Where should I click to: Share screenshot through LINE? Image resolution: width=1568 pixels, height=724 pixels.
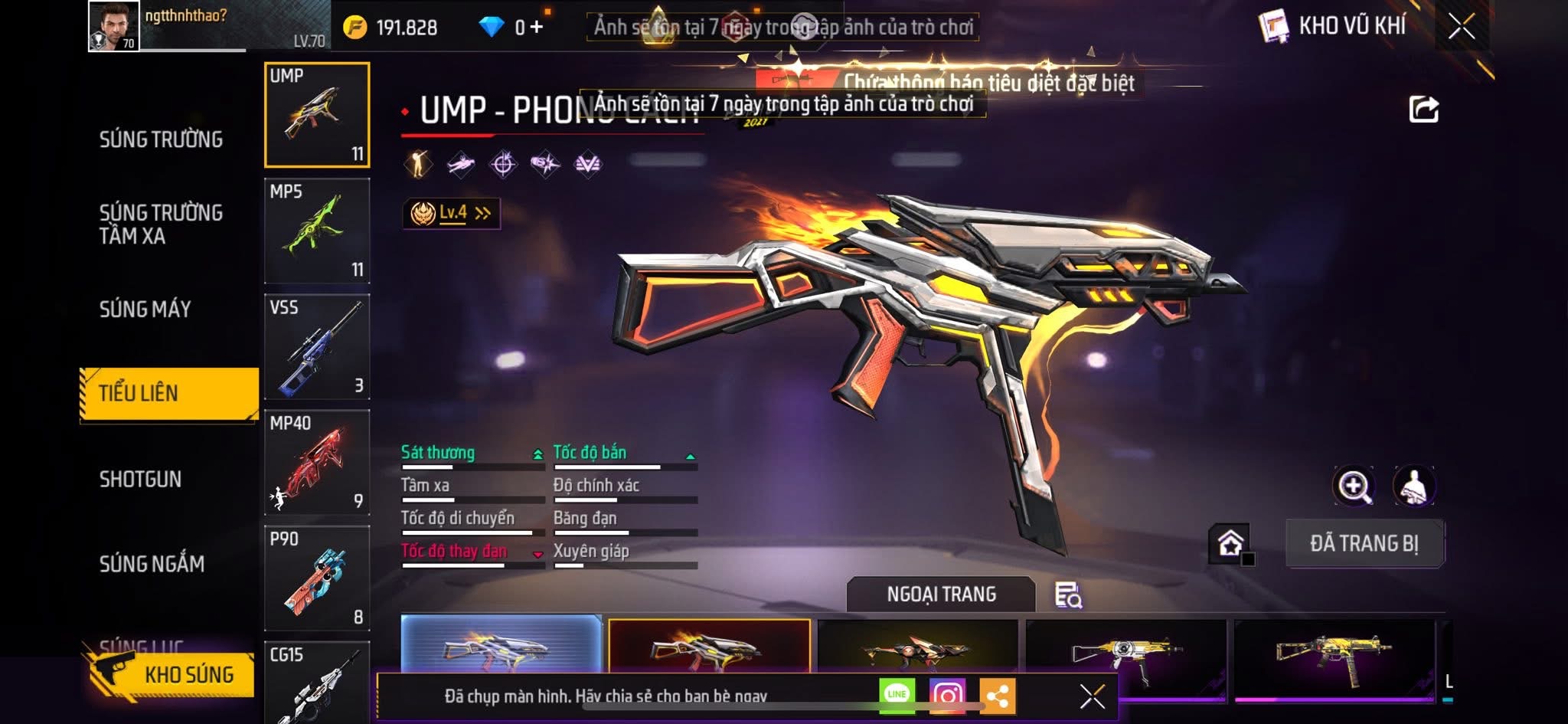897,694
